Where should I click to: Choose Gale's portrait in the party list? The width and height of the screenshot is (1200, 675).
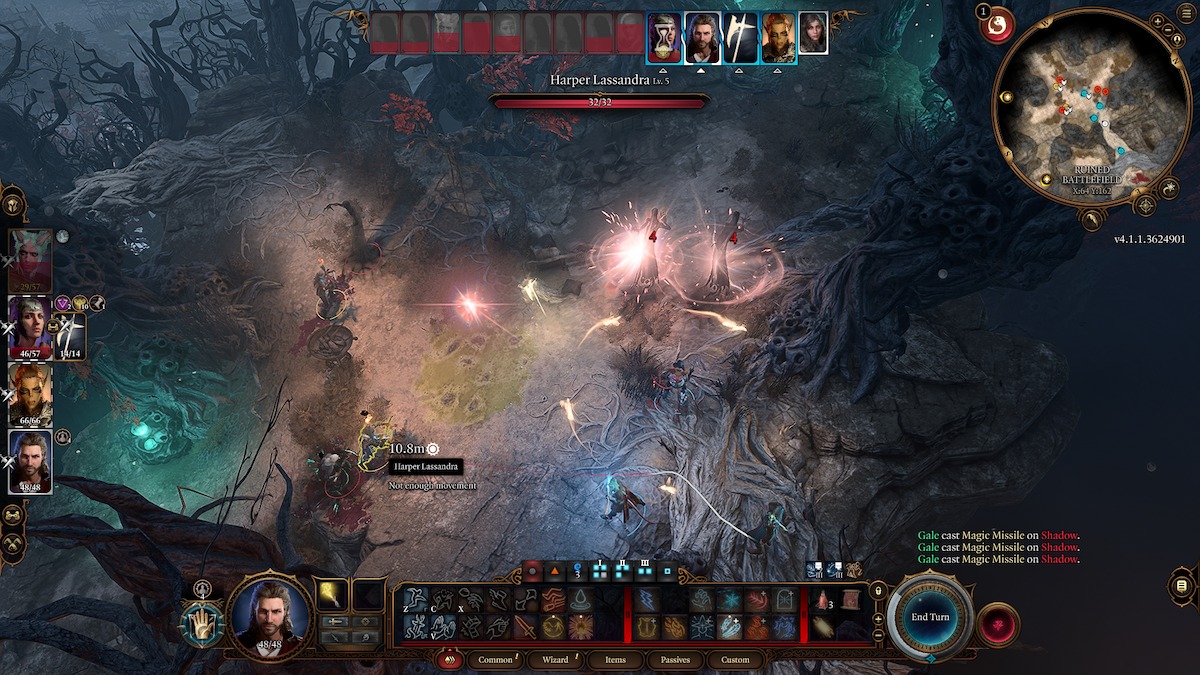pyautogui.click(x=30, y=460)
